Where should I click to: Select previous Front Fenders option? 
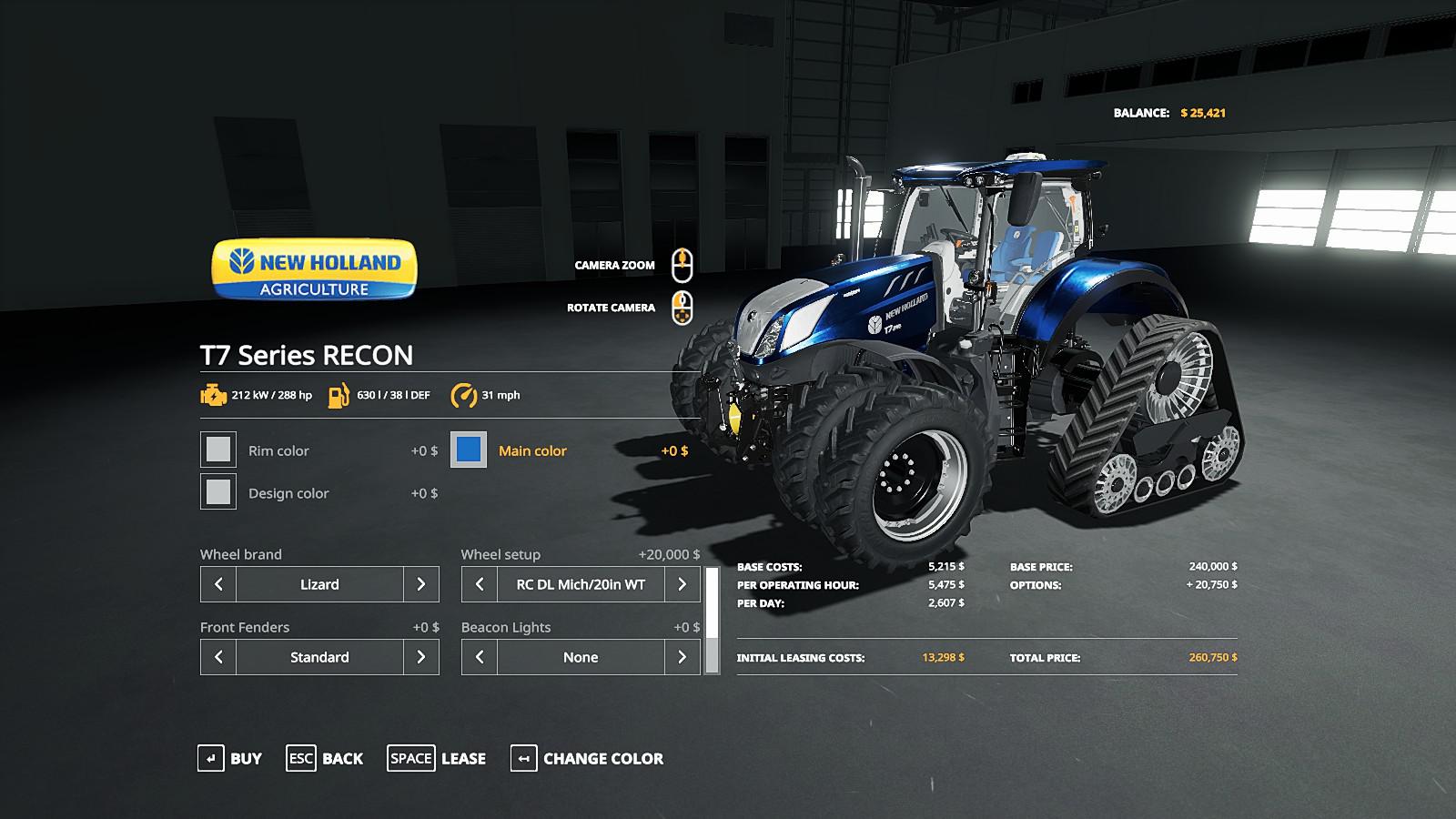point(218,657)
